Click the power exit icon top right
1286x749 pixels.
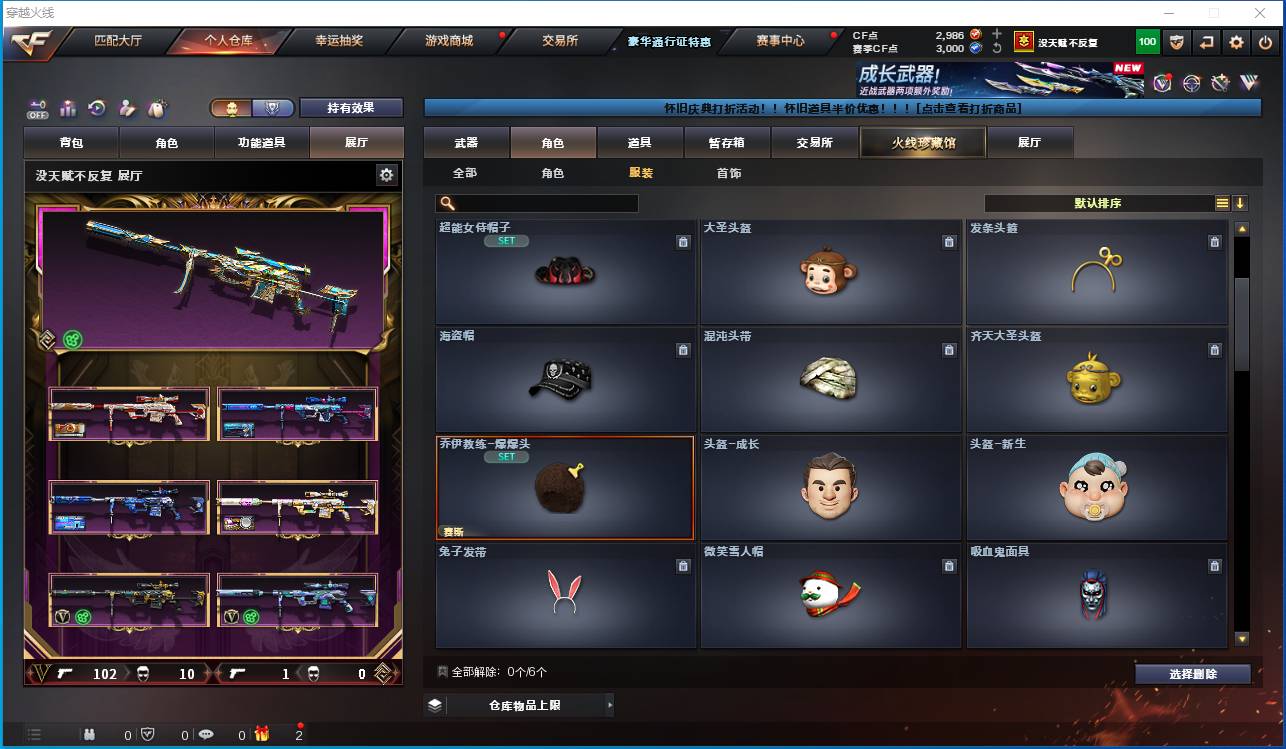point(1264,41)
